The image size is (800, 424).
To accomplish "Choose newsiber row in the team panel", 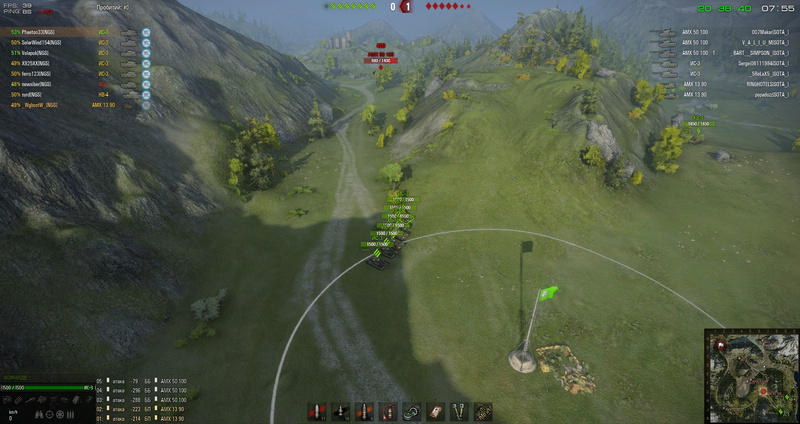I will 38,84.
